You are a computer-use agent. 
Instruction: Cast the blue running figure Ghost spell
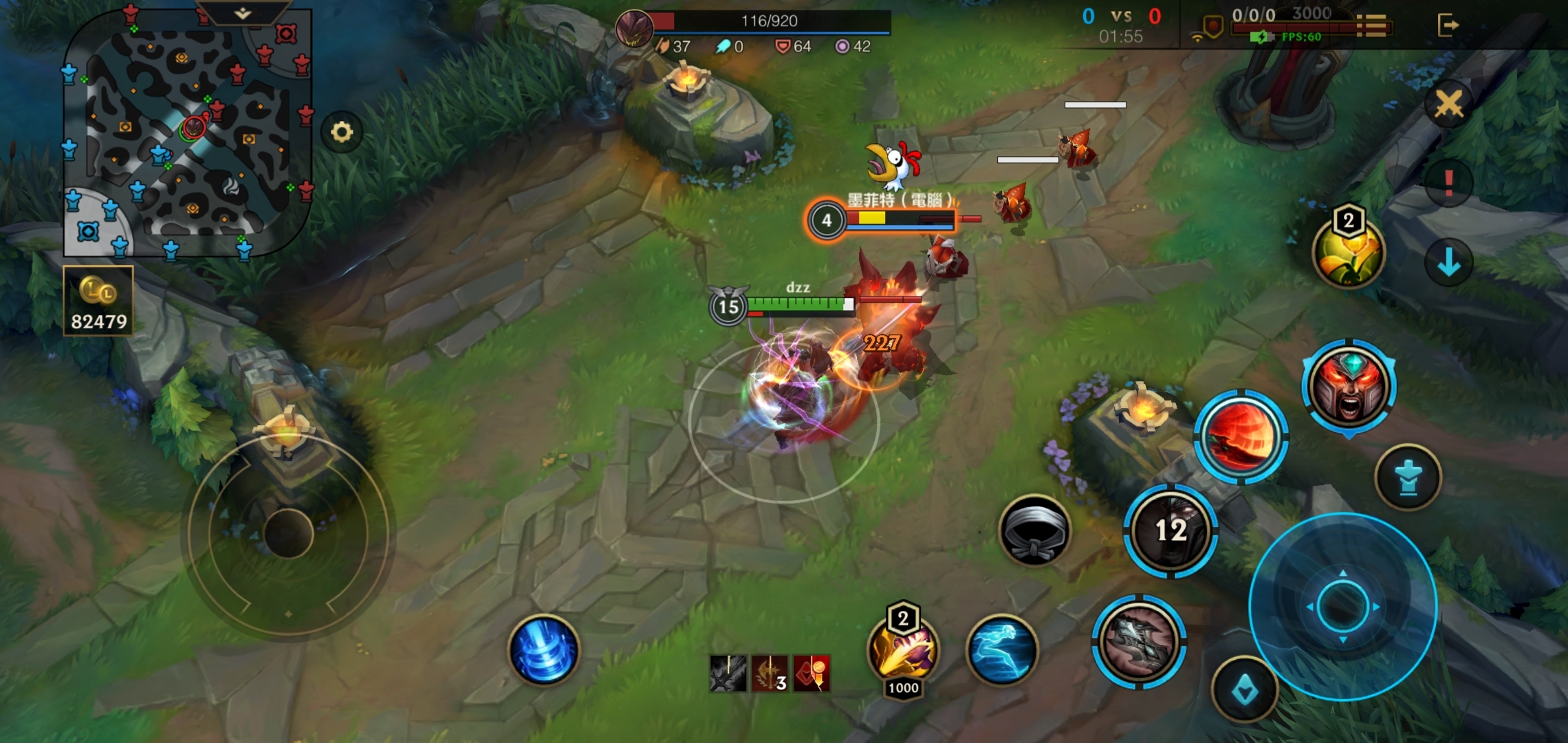1002,650
